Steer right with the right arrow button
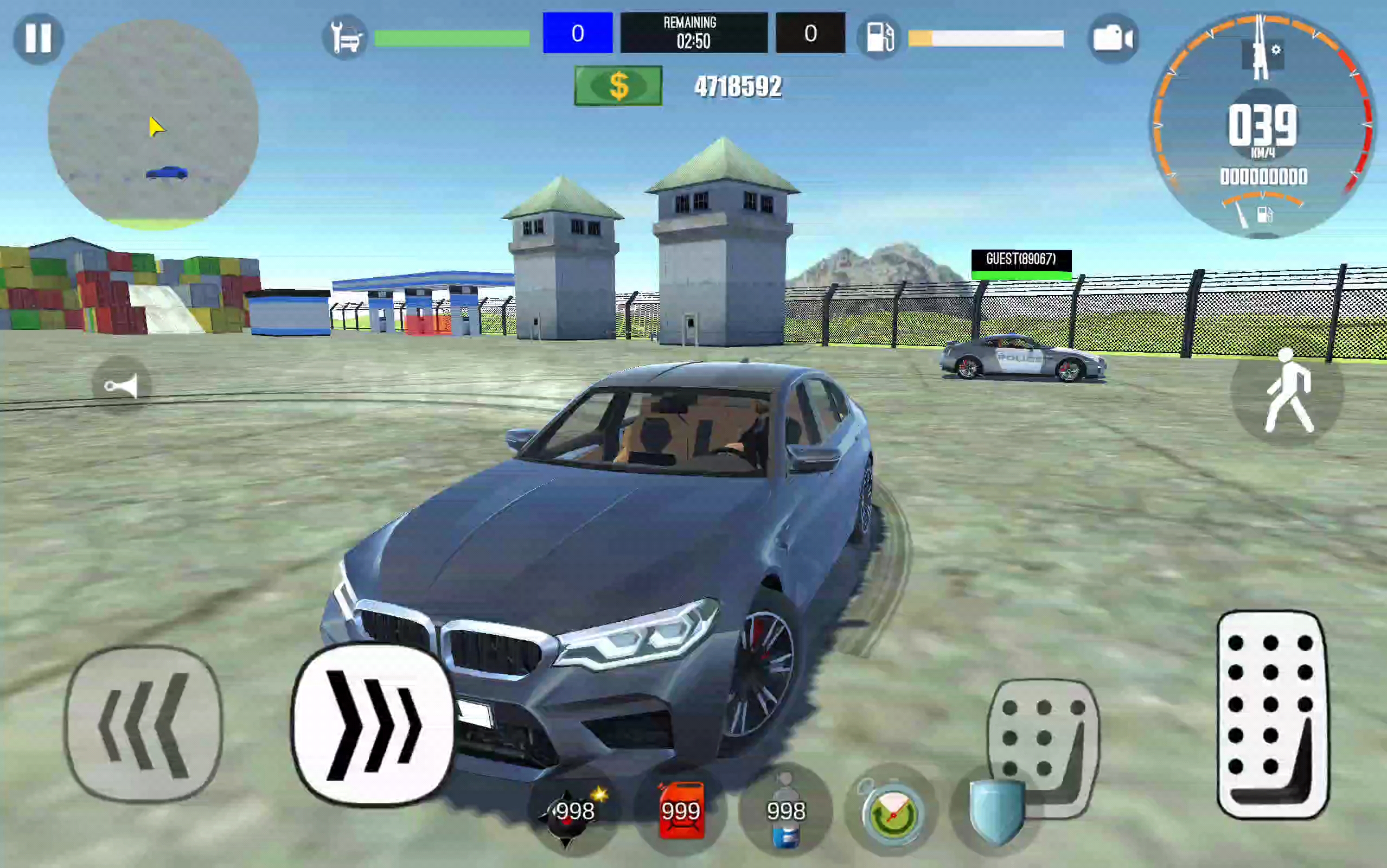This screenshot has height=868, width=1387. 373,724
